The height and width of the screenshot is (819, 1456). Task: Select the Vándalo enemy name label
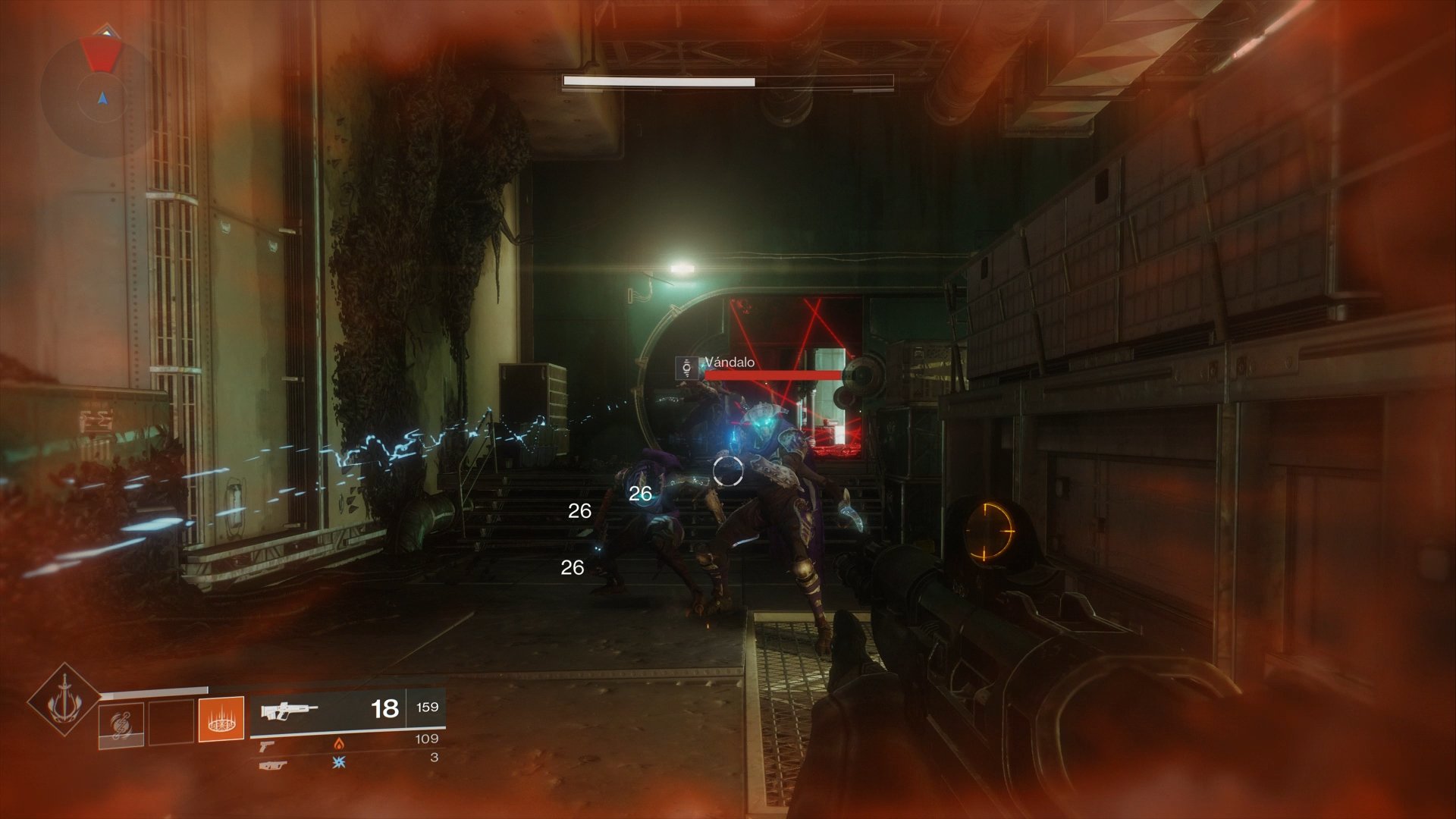click(x=728, y=362)
